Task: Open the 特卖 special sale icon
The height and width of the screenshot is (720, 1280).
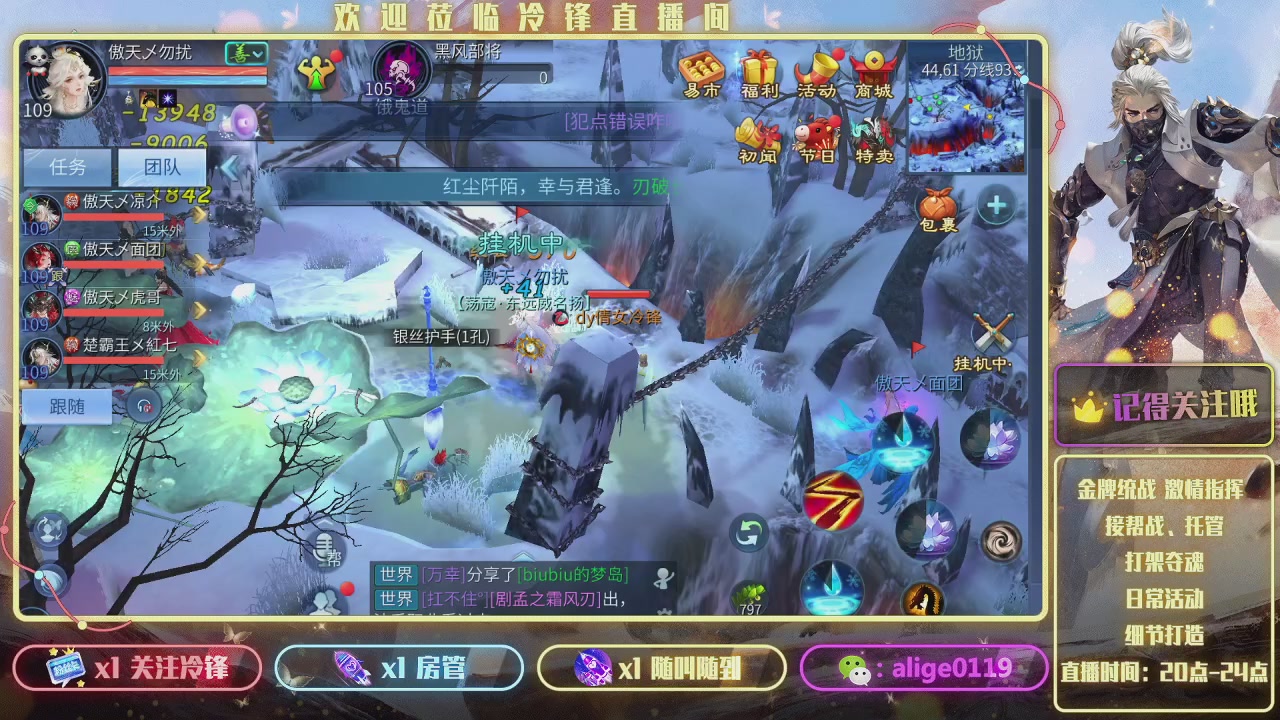Action: 874,140
